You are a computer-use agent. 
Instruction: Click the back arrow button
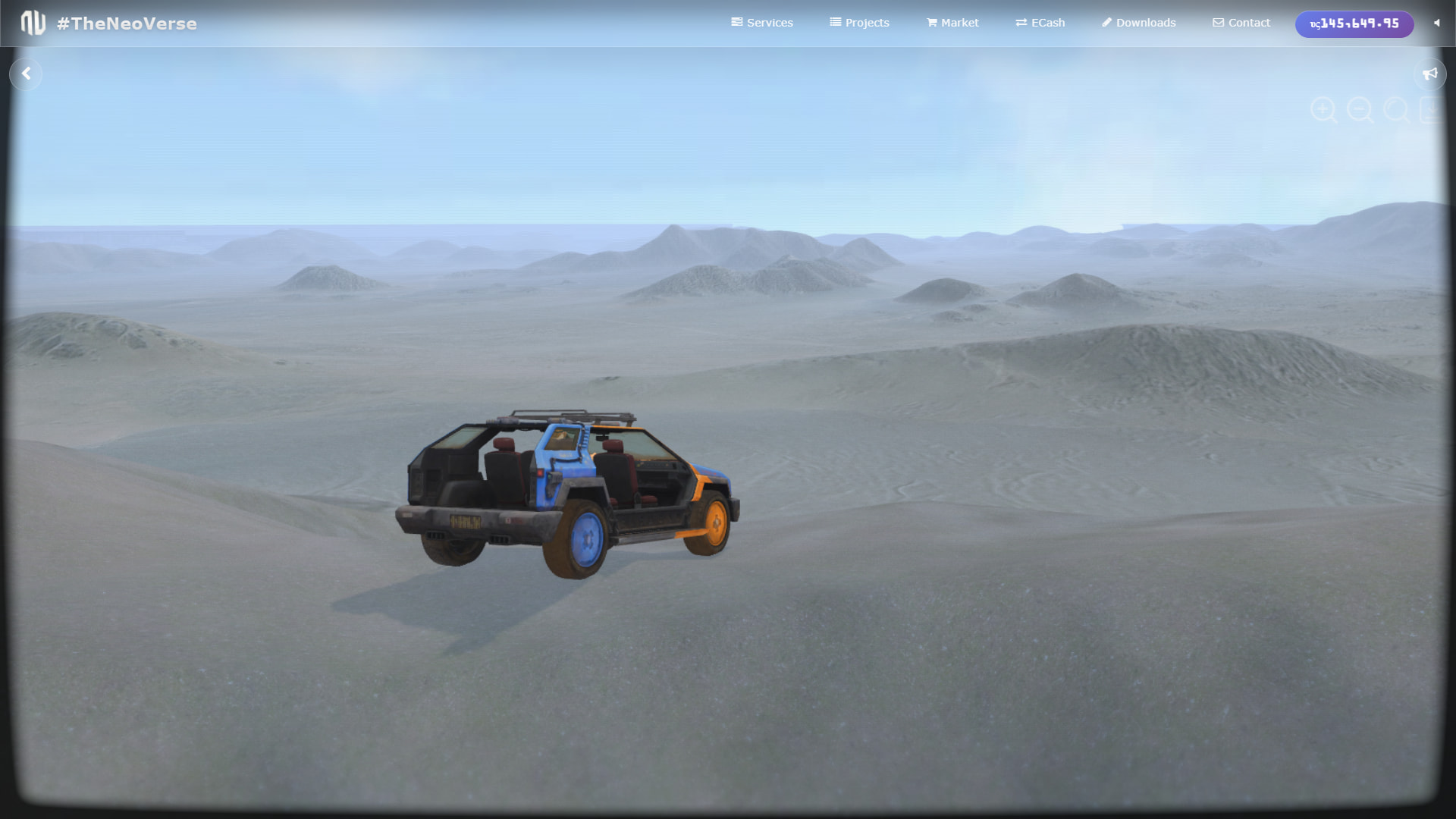coord(27,74)
